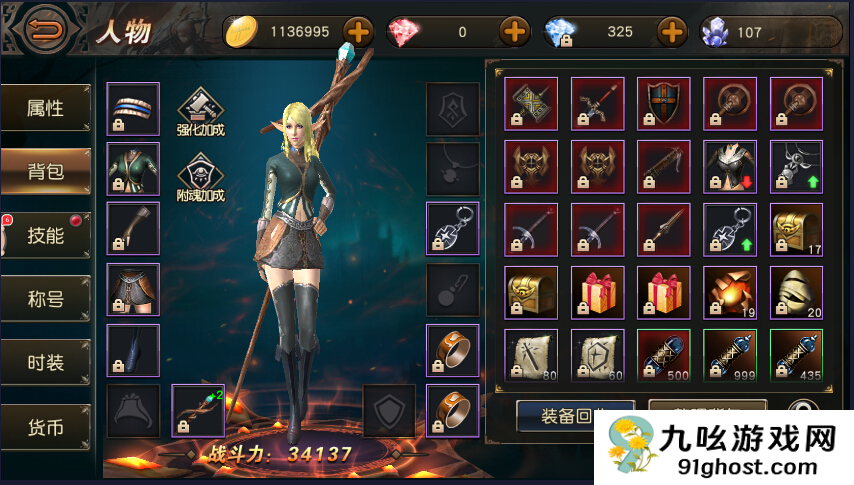This screenshot has height=485, width=854.
Task: Click the 装备回收 button
Action: [575, 415]
